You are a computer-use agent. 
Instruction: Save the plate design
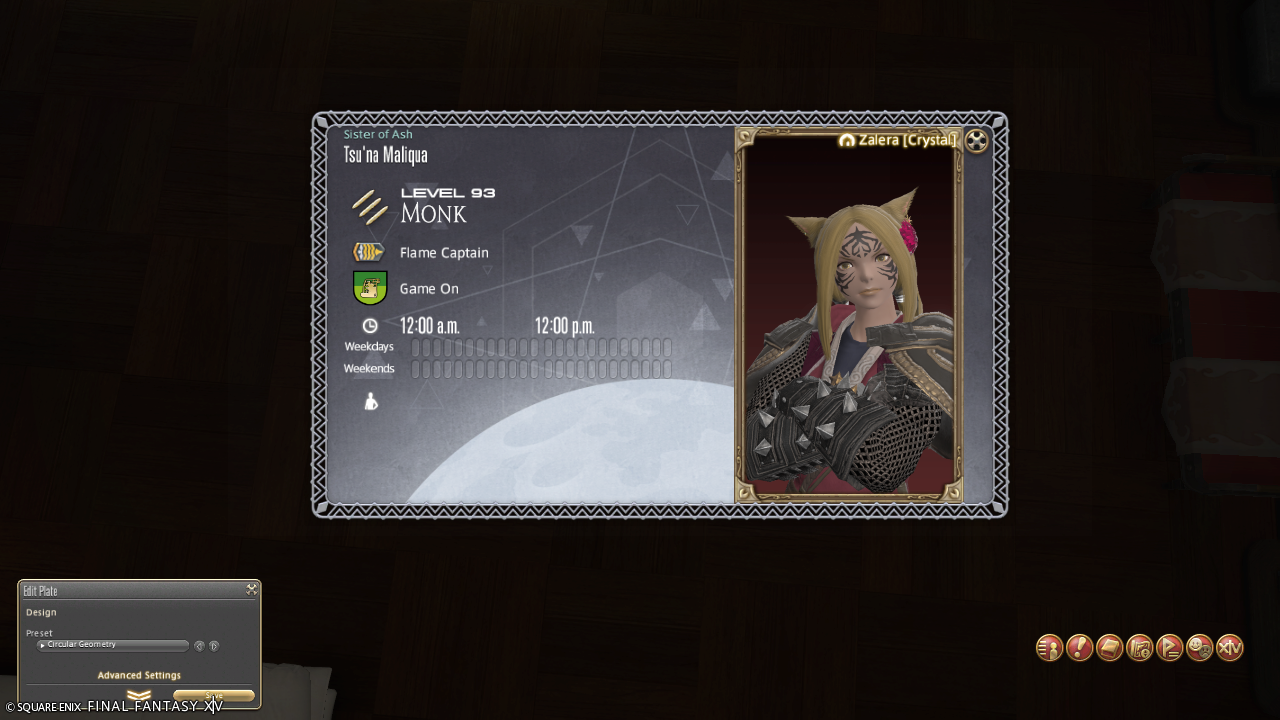coord(213,696)
